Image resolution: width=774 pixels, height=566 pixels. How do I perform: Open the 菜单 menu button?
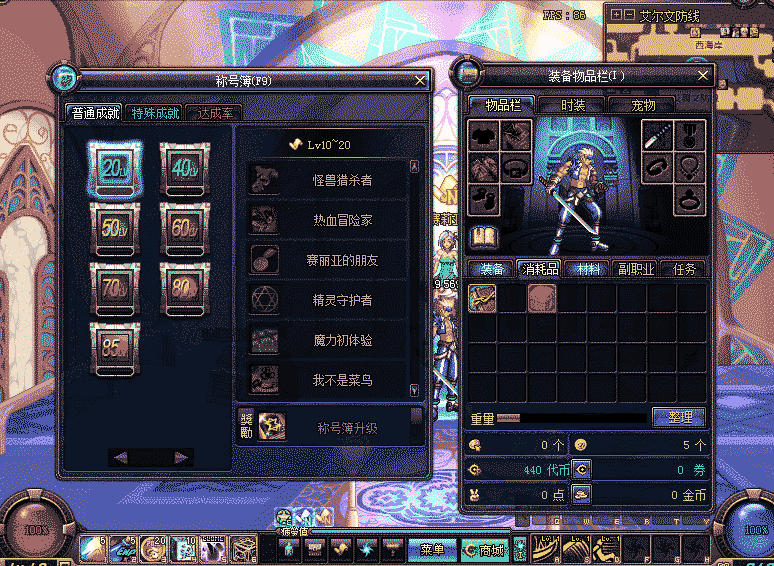[432, 549]
